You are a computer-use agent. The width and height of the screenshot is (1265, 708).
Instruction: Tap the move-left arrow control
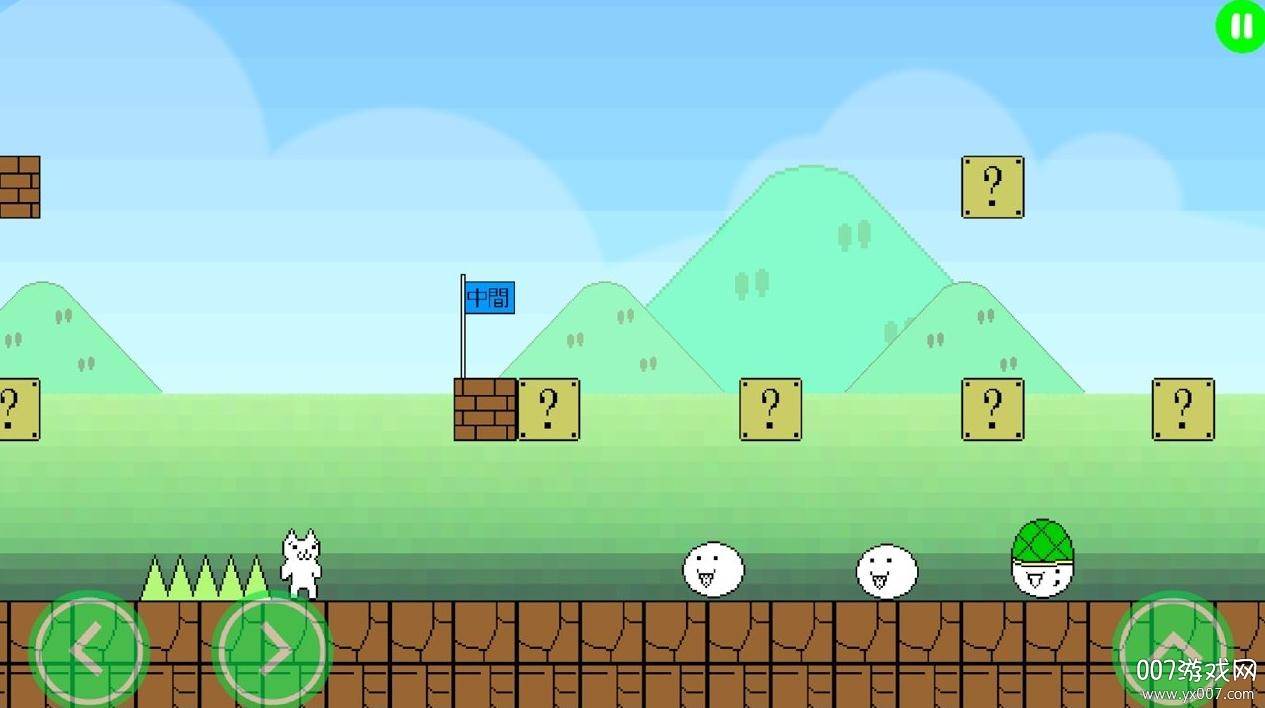click(x=89, y=652)
